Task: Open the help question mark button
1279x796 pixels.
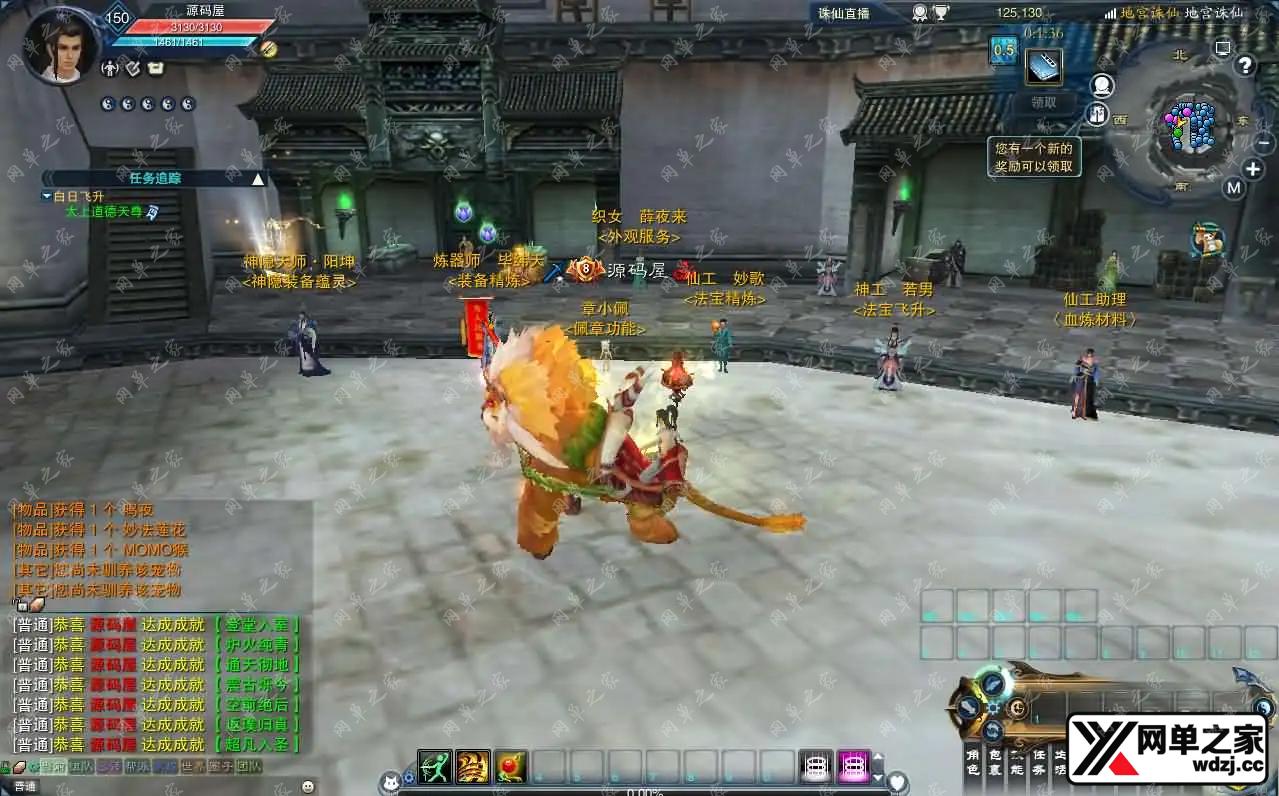Action: (1244, 66)
